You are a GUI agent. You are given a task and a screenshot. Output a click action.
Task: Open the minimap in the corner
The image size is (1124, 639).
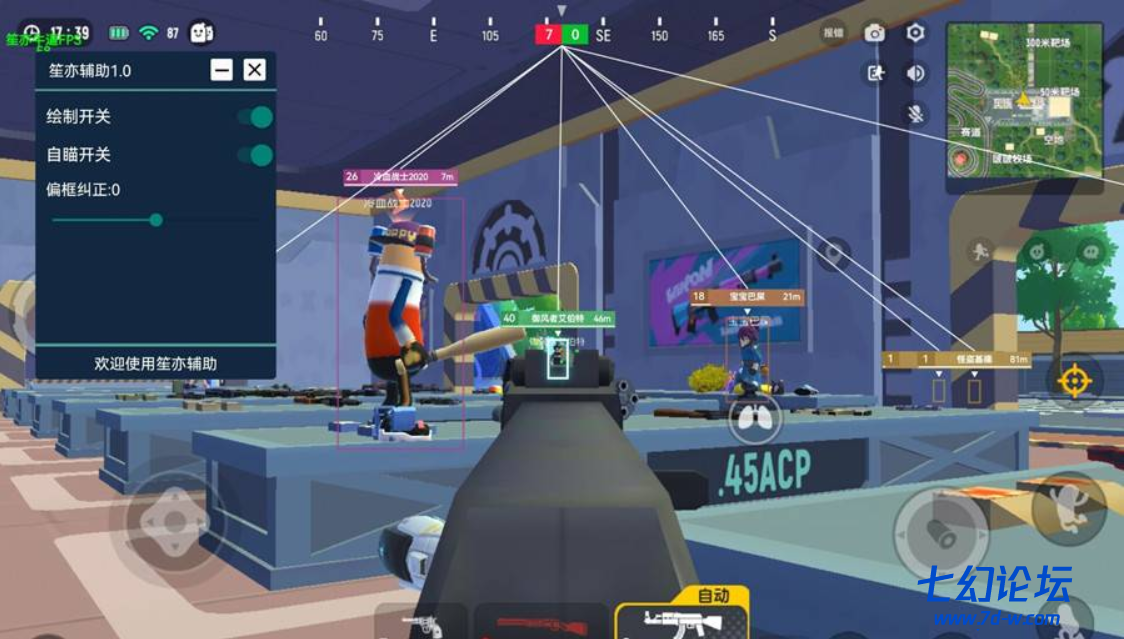[x=1024, y=100]
